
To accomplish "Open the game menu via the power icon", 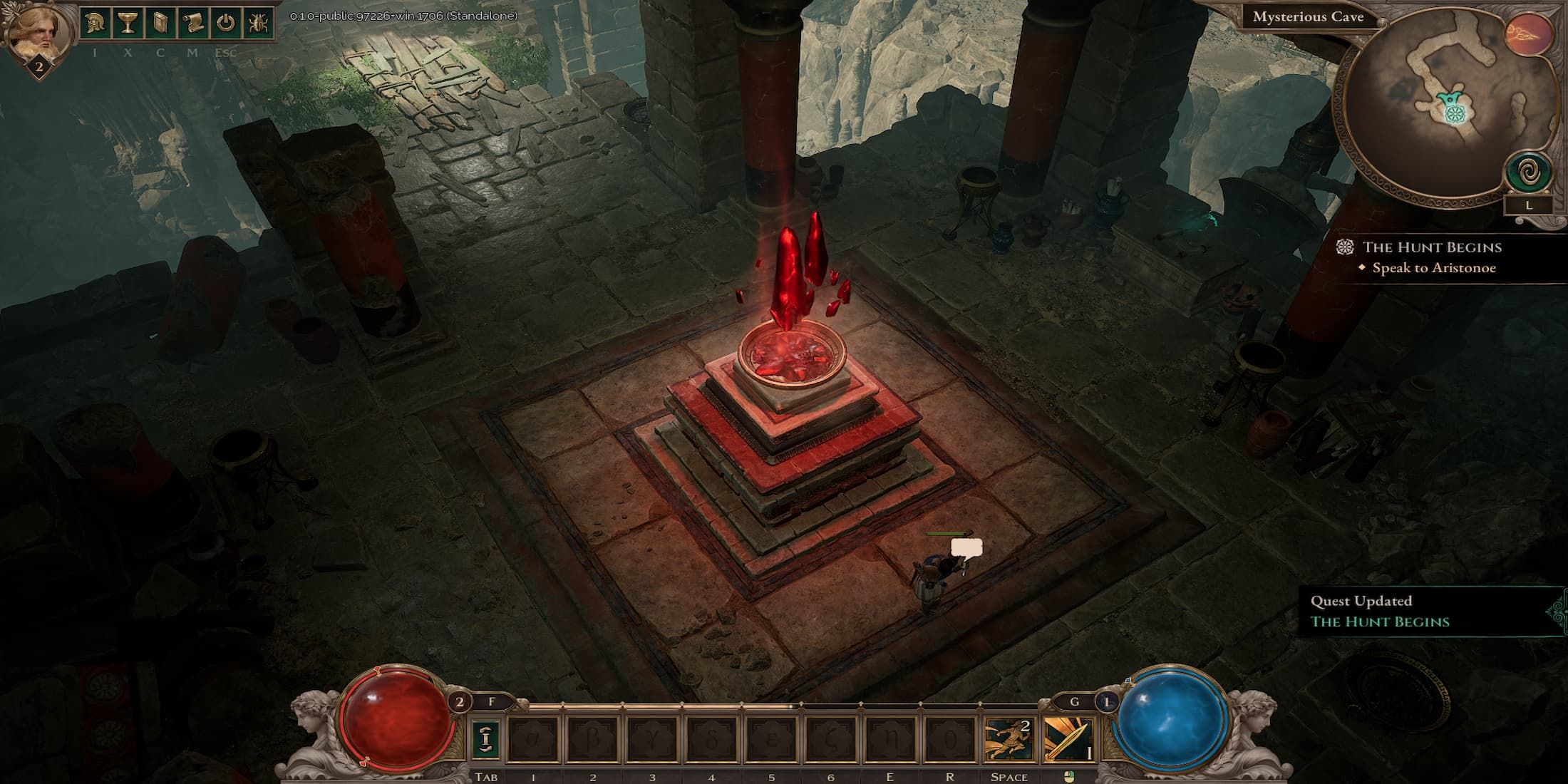I will [225, 23].
